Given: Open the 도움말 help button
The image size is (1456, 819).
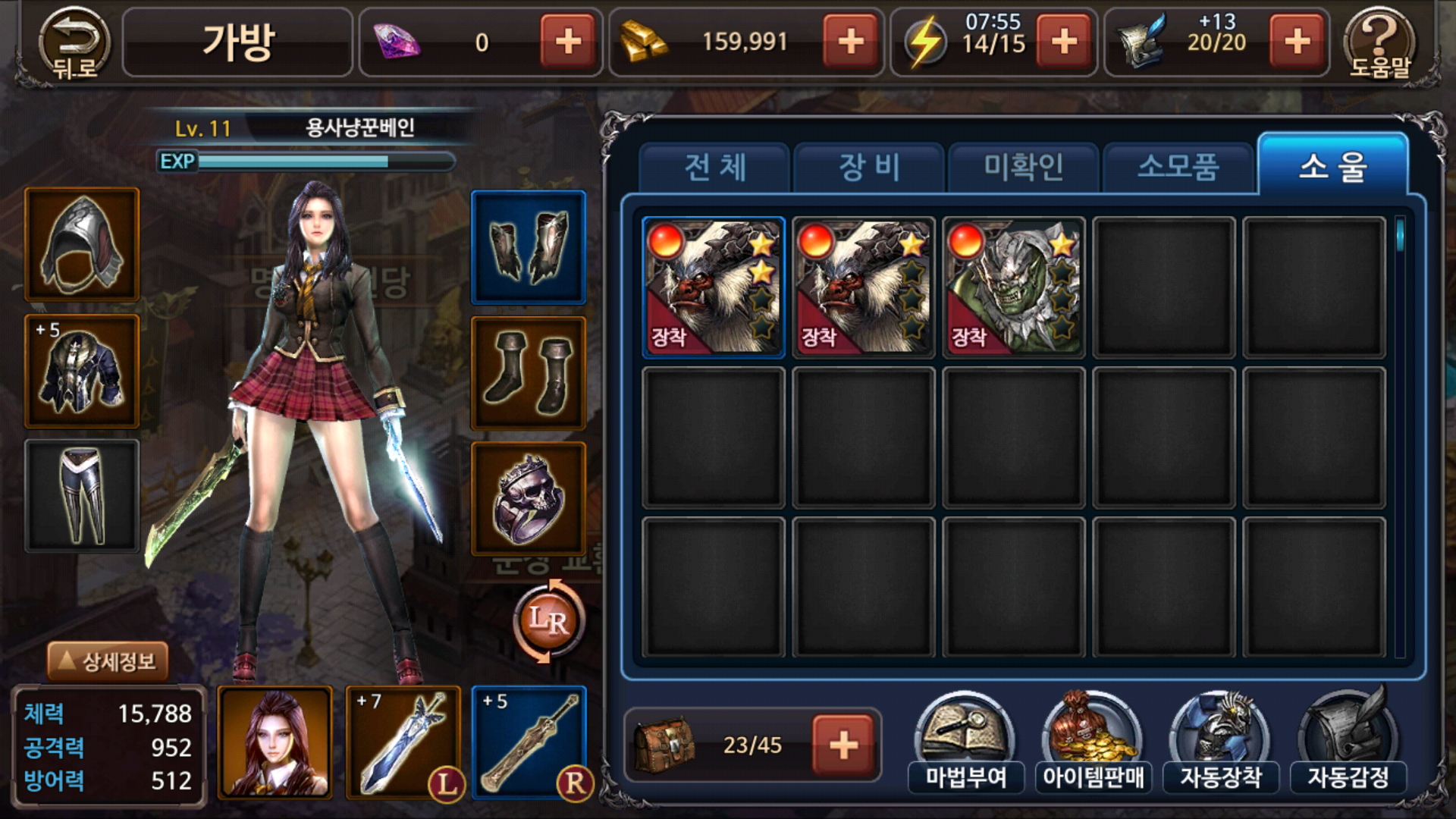Looking at the screenshot, I should click(x=1379, y=43).
